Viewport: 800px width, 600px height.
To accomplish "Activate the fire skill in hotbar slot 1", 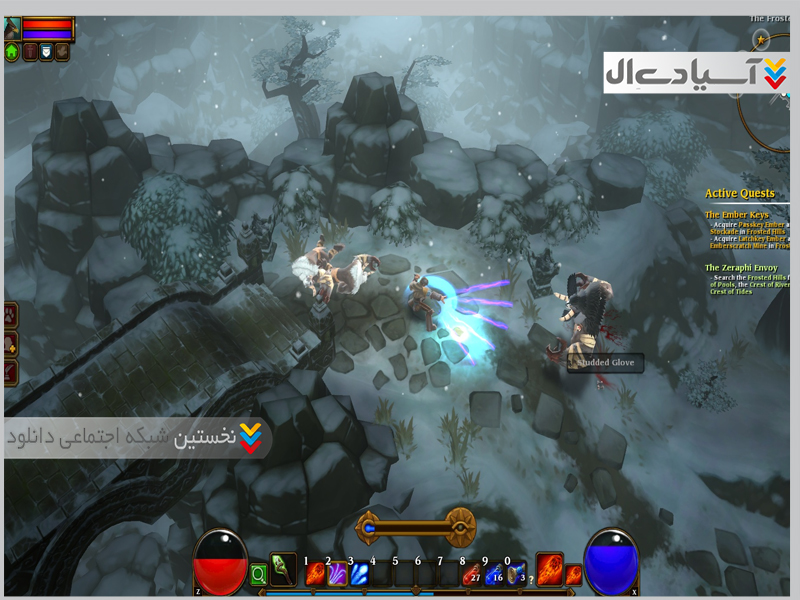I will 315,574.
